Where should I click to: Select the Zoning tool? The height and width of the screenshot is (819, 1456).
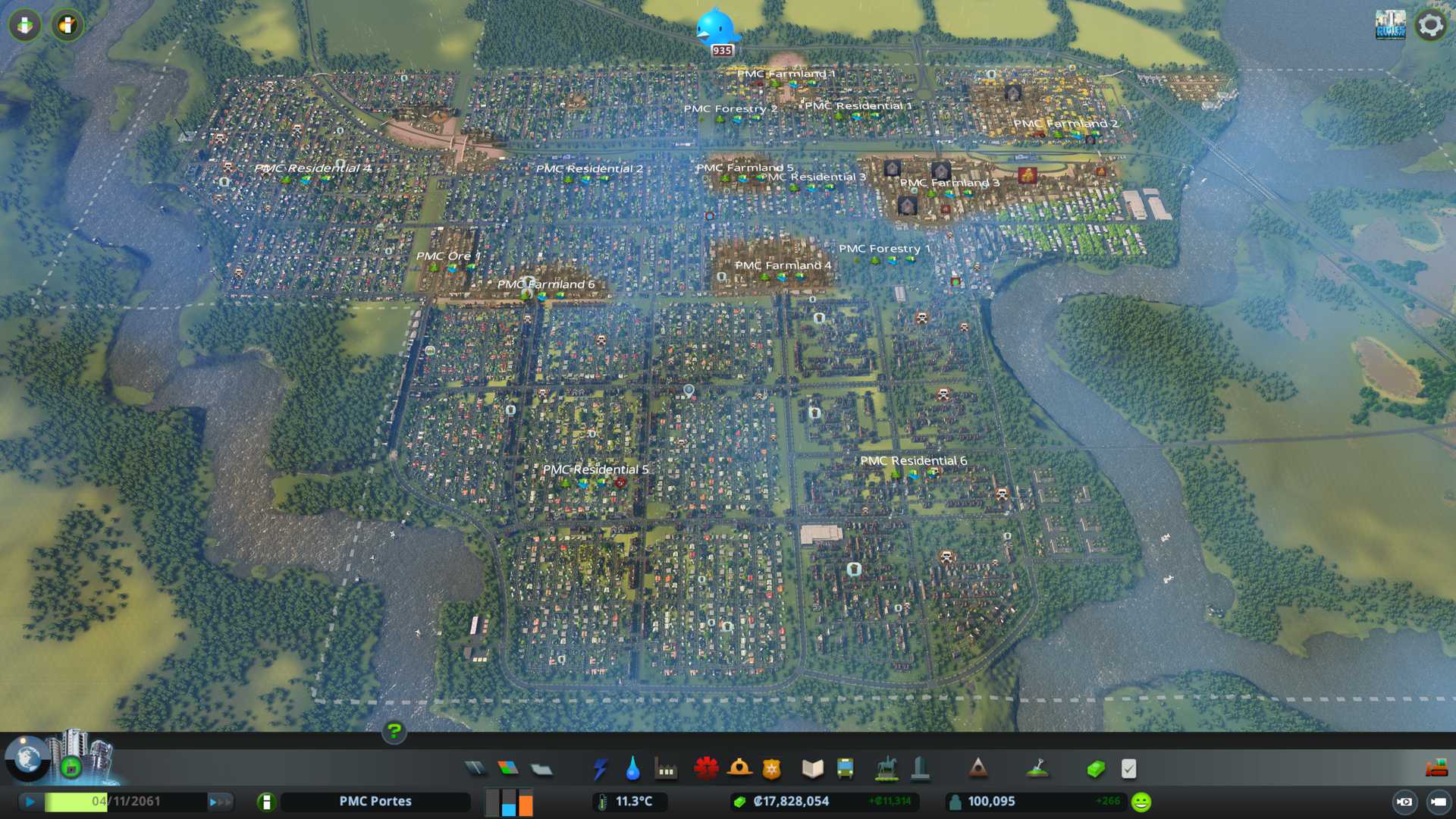(508, 769)
